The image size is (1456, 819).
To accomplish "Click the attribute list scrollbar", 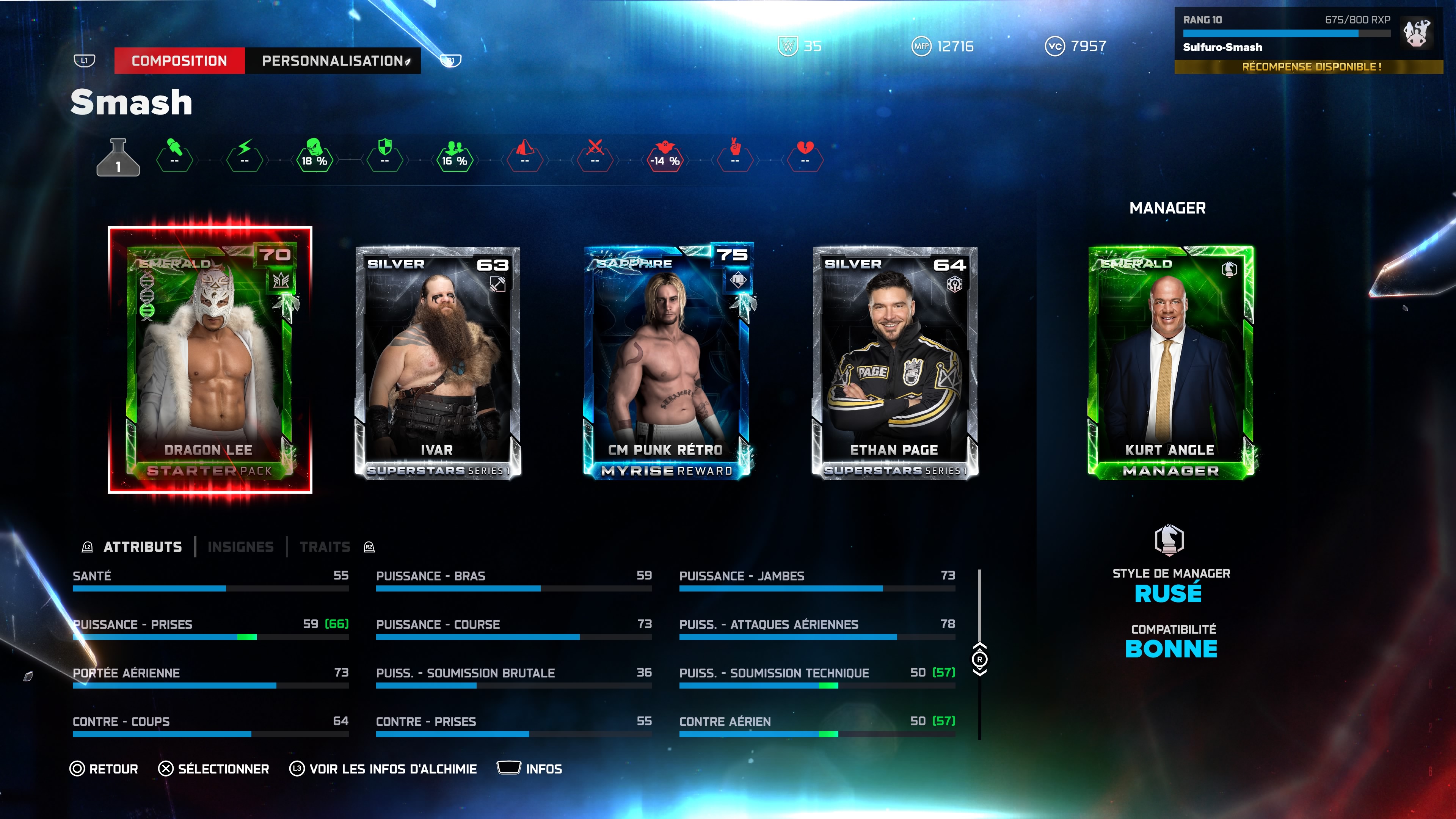I will point(979,659).
